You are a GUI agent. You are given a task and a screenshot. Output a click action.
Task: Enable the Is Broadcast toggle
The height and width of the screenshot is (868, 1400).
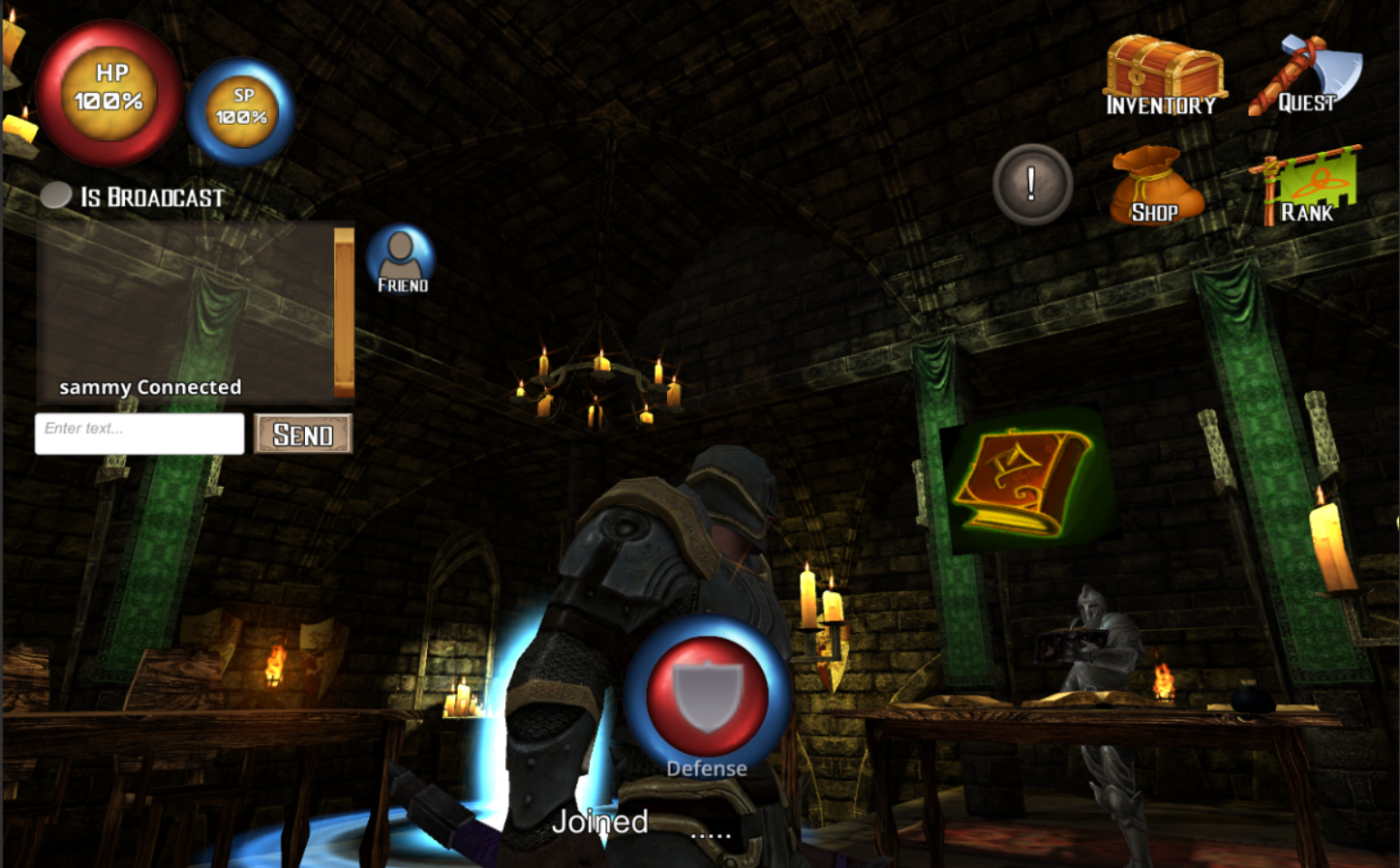pyautogui.click(x=54, y=194)
